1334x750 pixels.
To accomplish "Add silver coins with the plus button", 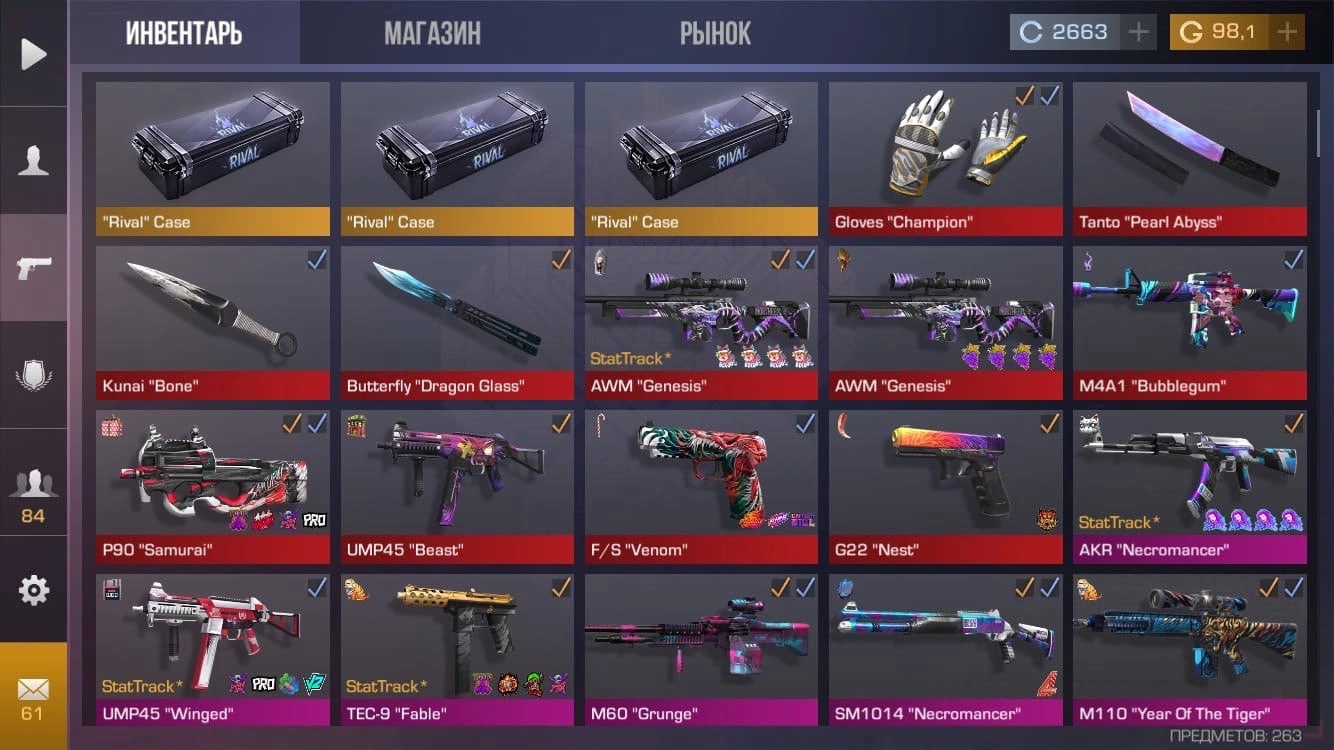I will pyautogui.click(x=1138, y=32).
